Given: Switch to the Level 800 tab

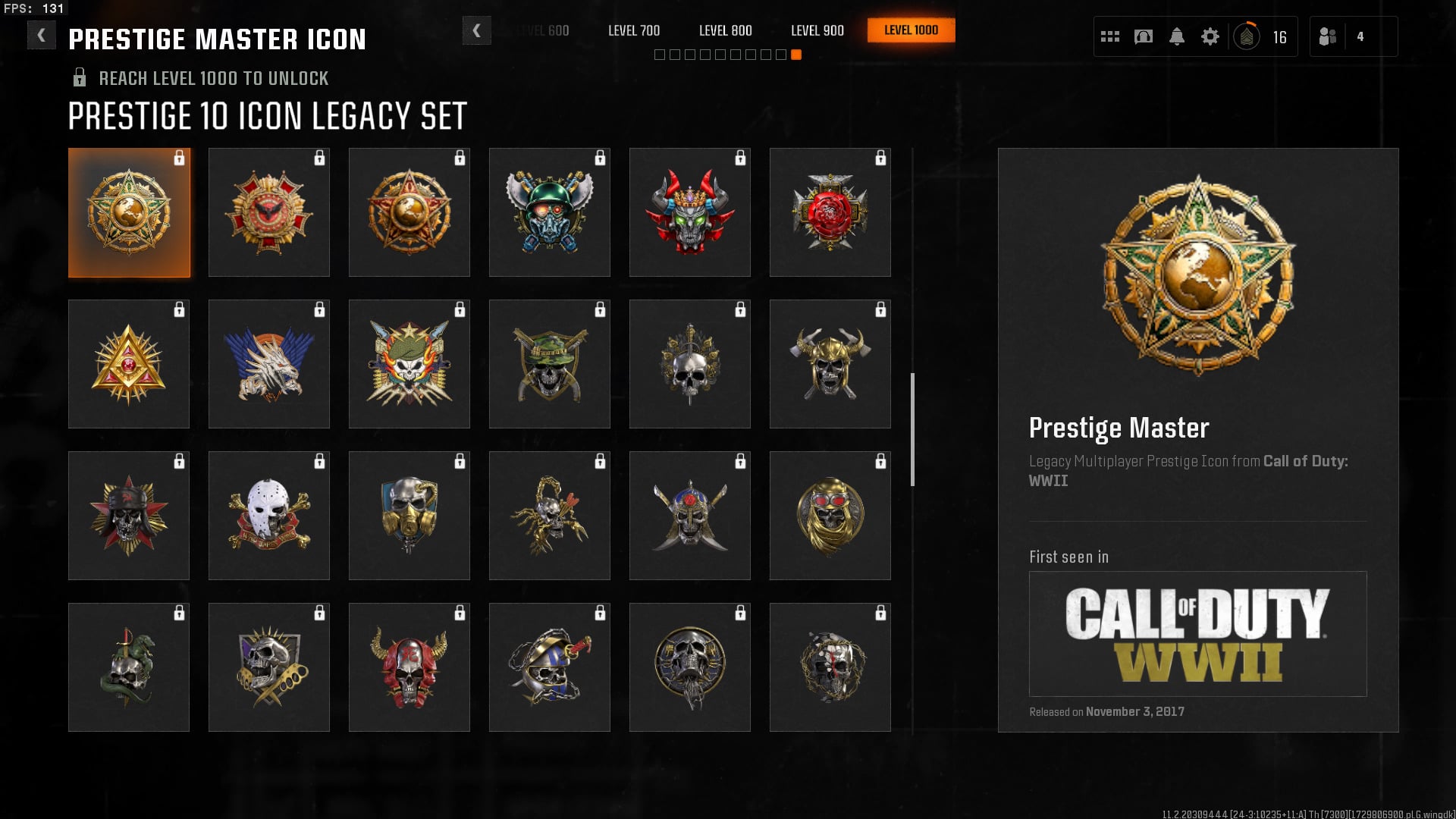Looking at the screenshot, I should click(x=725, y=30).
